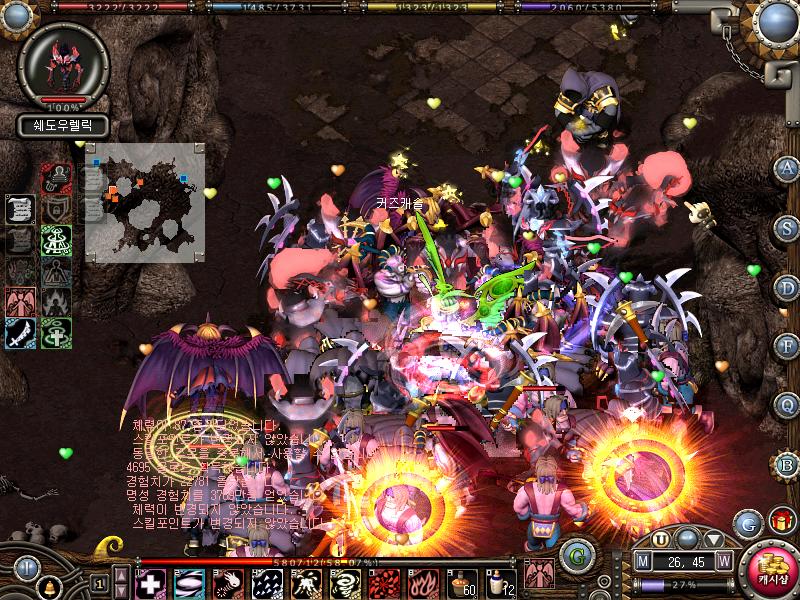Click the cave minimap
The height and width of the screenshot is (600, 800).
pyautogui.click(x=143, y=200)
